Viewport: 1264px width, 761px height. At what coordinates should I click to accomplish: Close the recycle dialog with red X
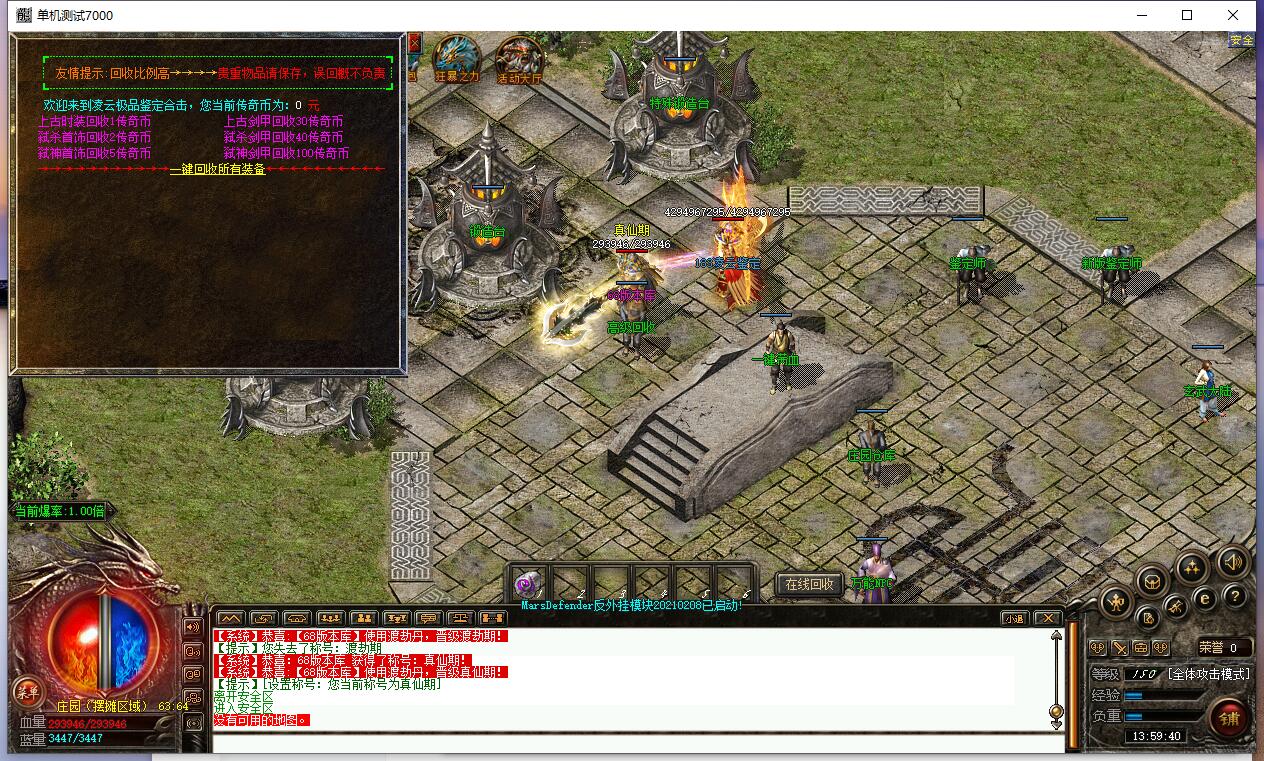(414, 42)
